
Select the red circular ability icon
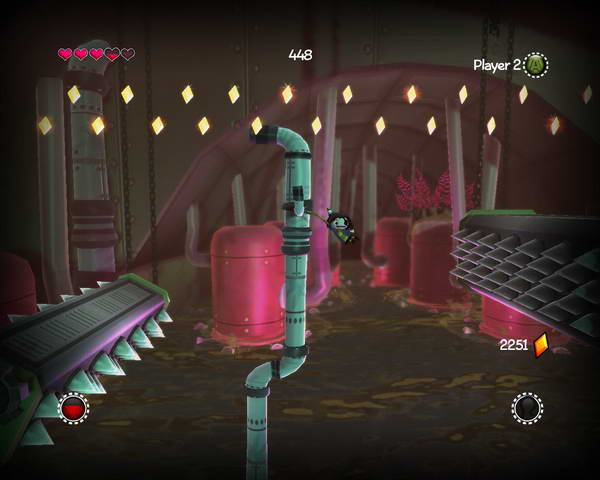click(73, 408)
